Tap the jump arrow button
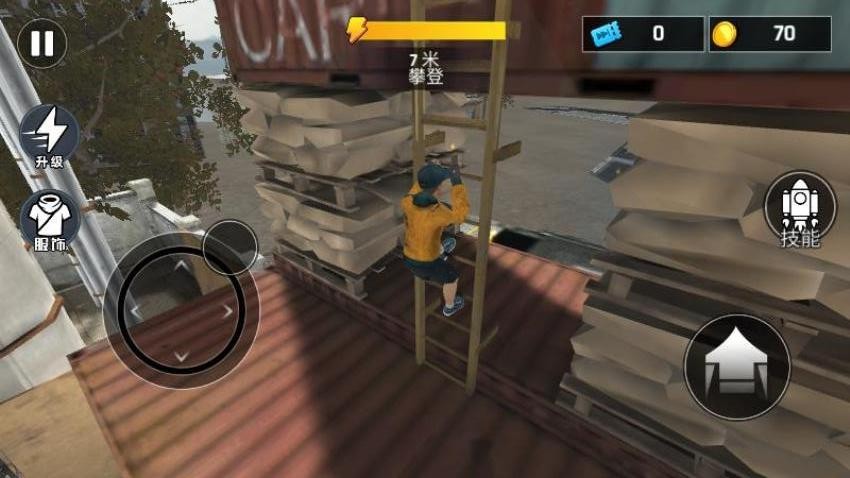Screen dimensions: 850x478 736,367
